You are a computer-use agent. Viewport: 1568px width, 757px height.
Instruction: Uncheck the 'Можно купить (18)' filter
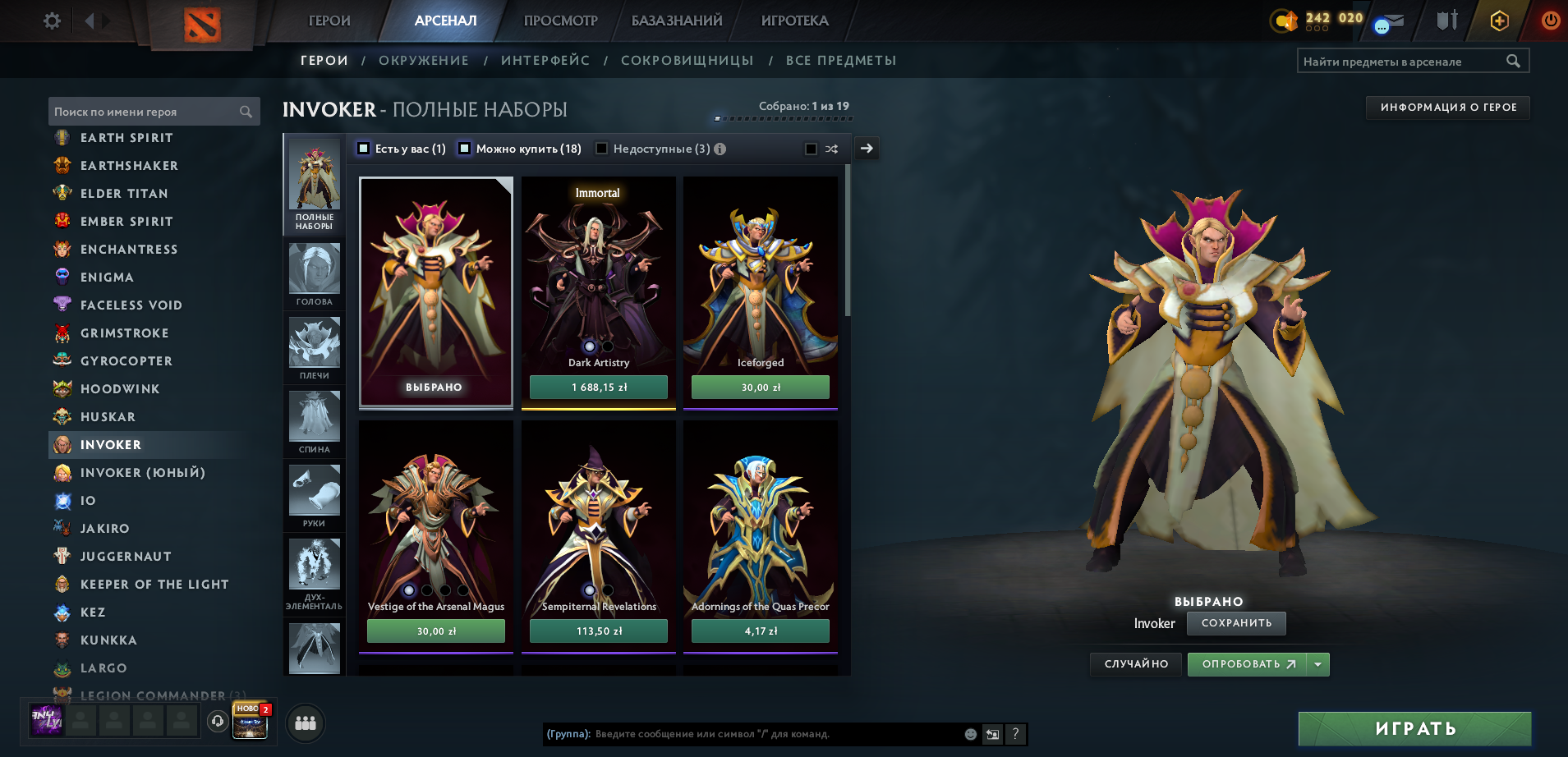[464, 149]
